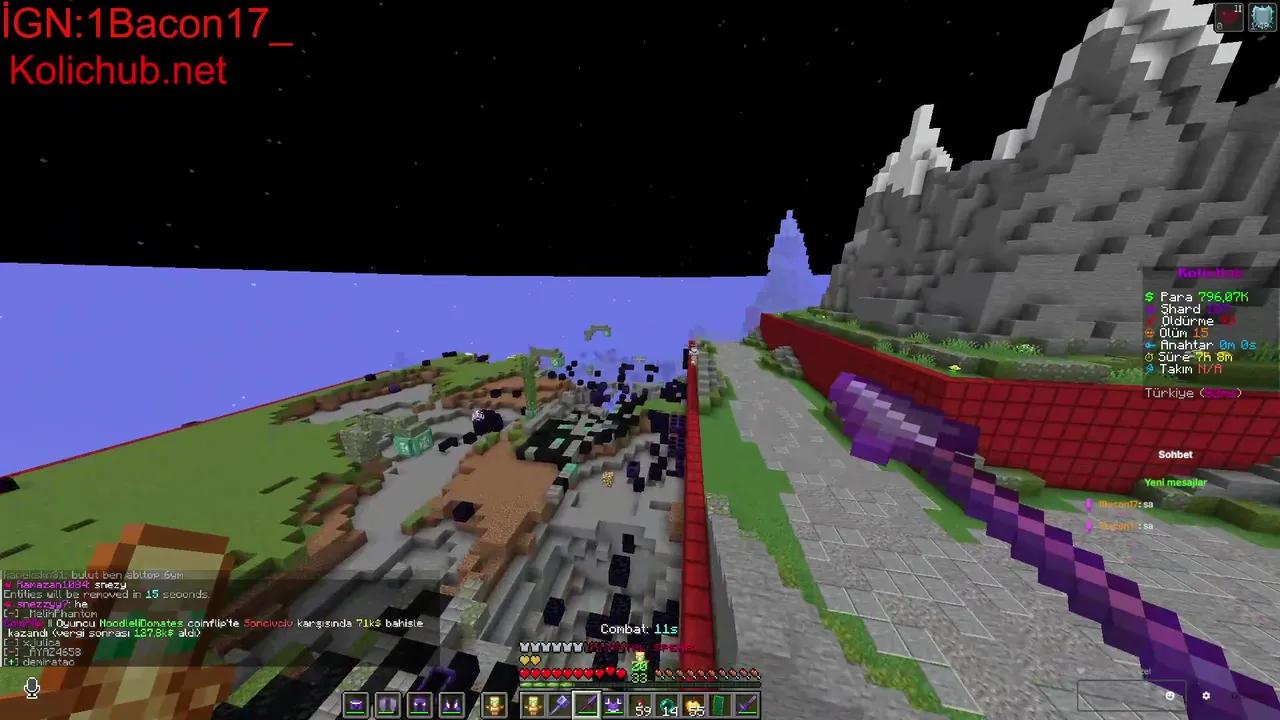Click the Sohbet chat section header
The image size is (1280, 720).
pos(1175,454)
